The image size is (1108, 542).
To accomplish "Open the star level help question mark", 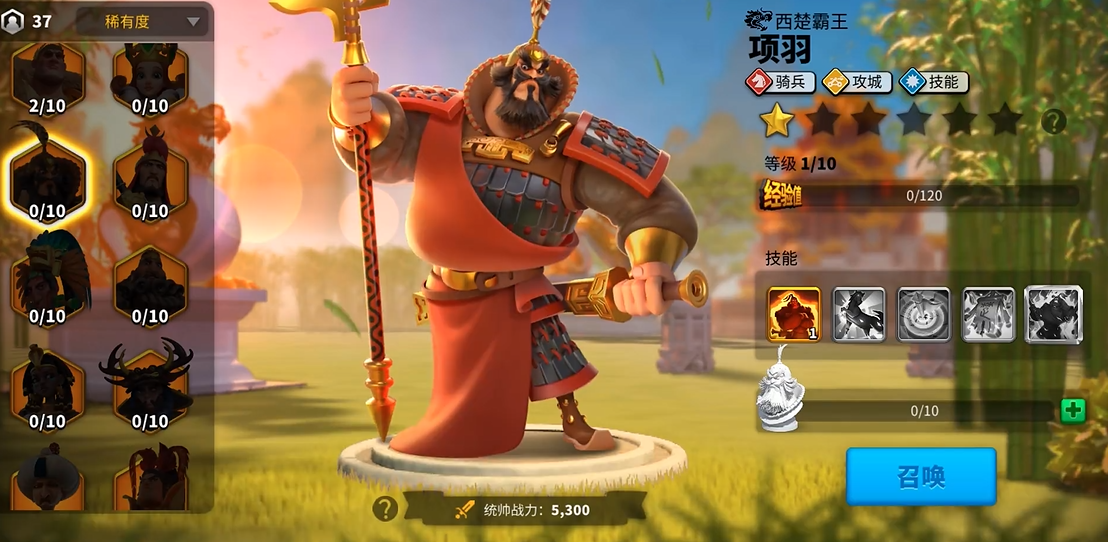I will point(1053,121).
